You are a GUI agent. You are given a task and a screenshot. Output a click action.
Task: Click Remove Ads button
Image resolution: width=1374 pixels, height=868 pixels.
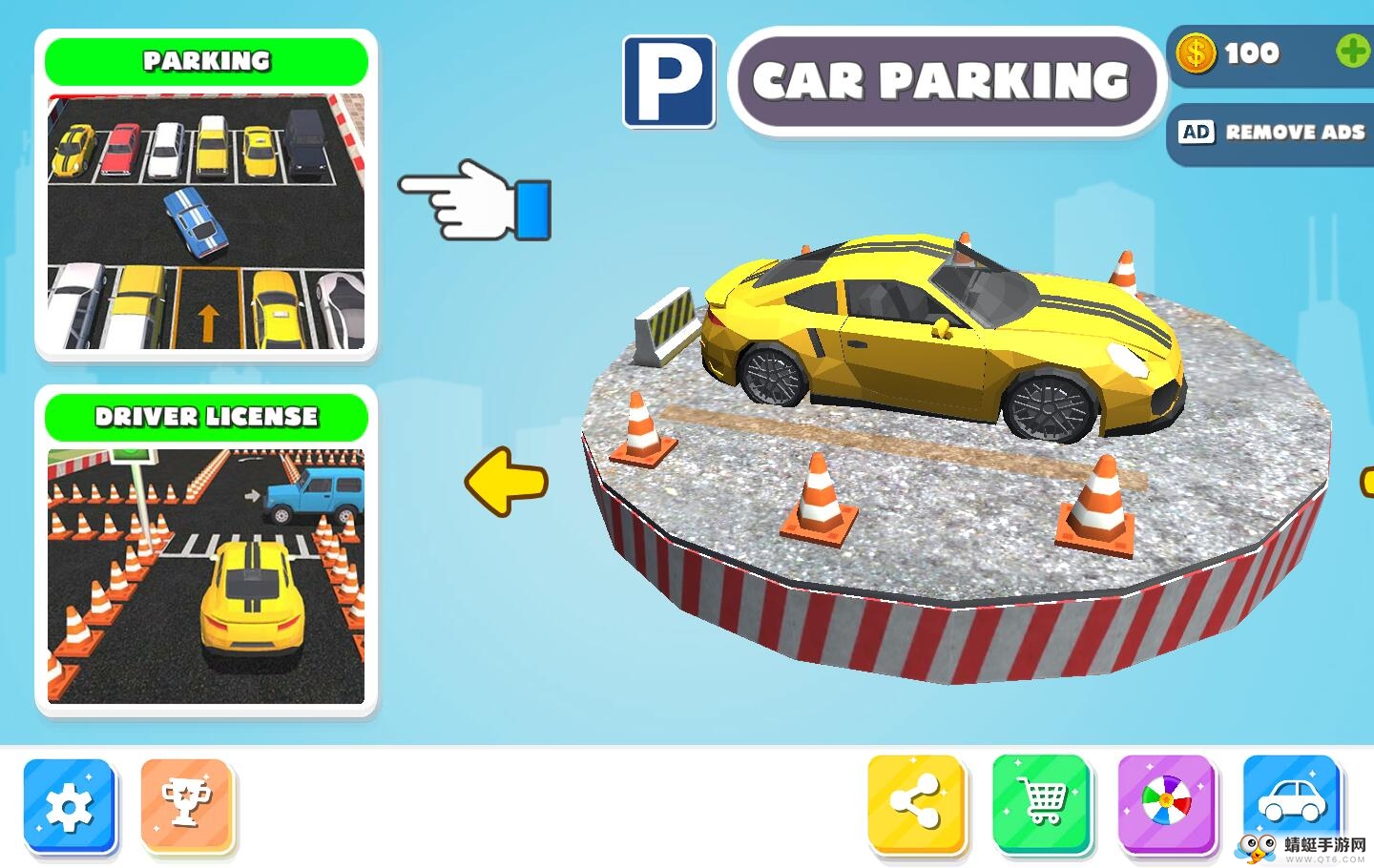(1273, 133)
